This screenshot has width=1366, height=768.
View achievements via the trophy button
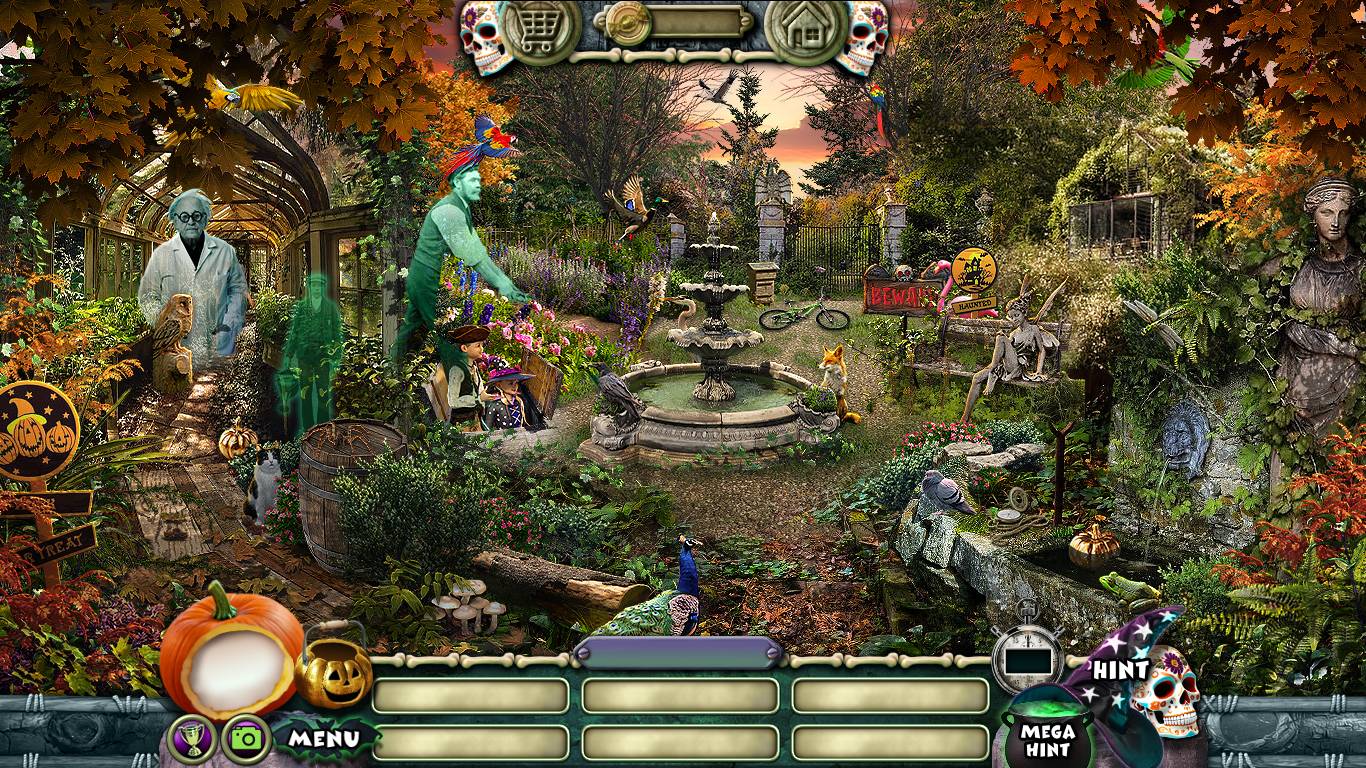click(x=193, y=740)
